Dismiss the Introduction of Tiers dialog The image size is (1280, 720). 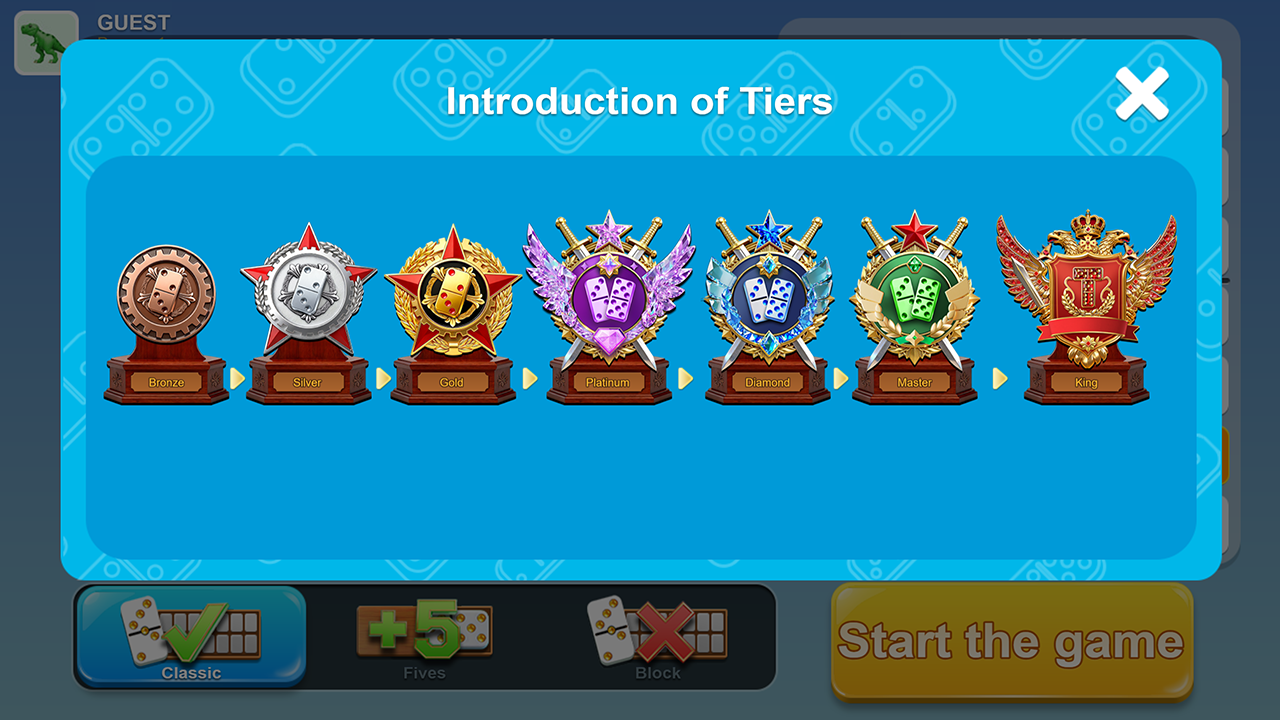pyautogui.click(x=1141, y=92)
